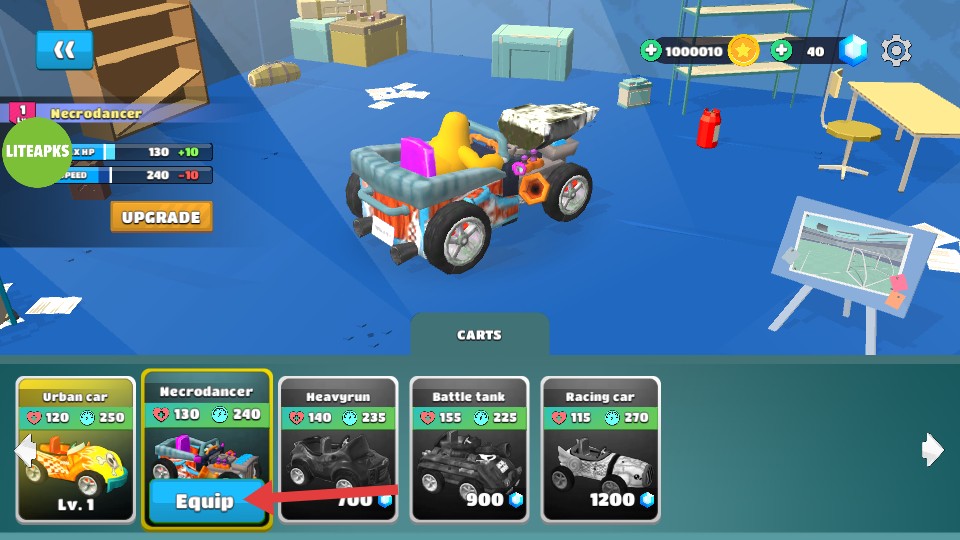Image resolution: width=960 pixels, height=540 pixels.
Task: Show previous carts with left arrow
Action: (24, 451)
